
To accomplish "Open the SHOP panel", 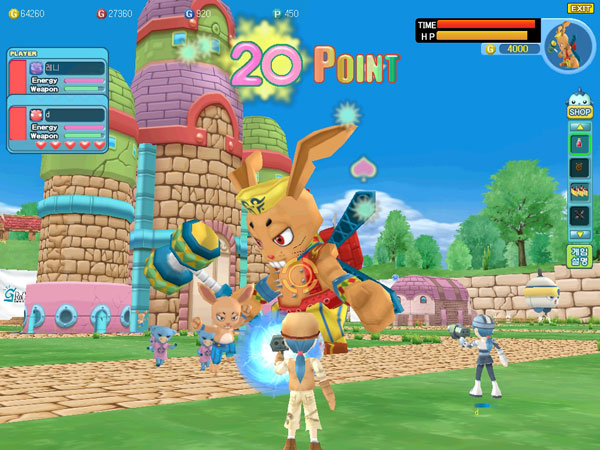I will pyautogui.click(x=580, y=112).
